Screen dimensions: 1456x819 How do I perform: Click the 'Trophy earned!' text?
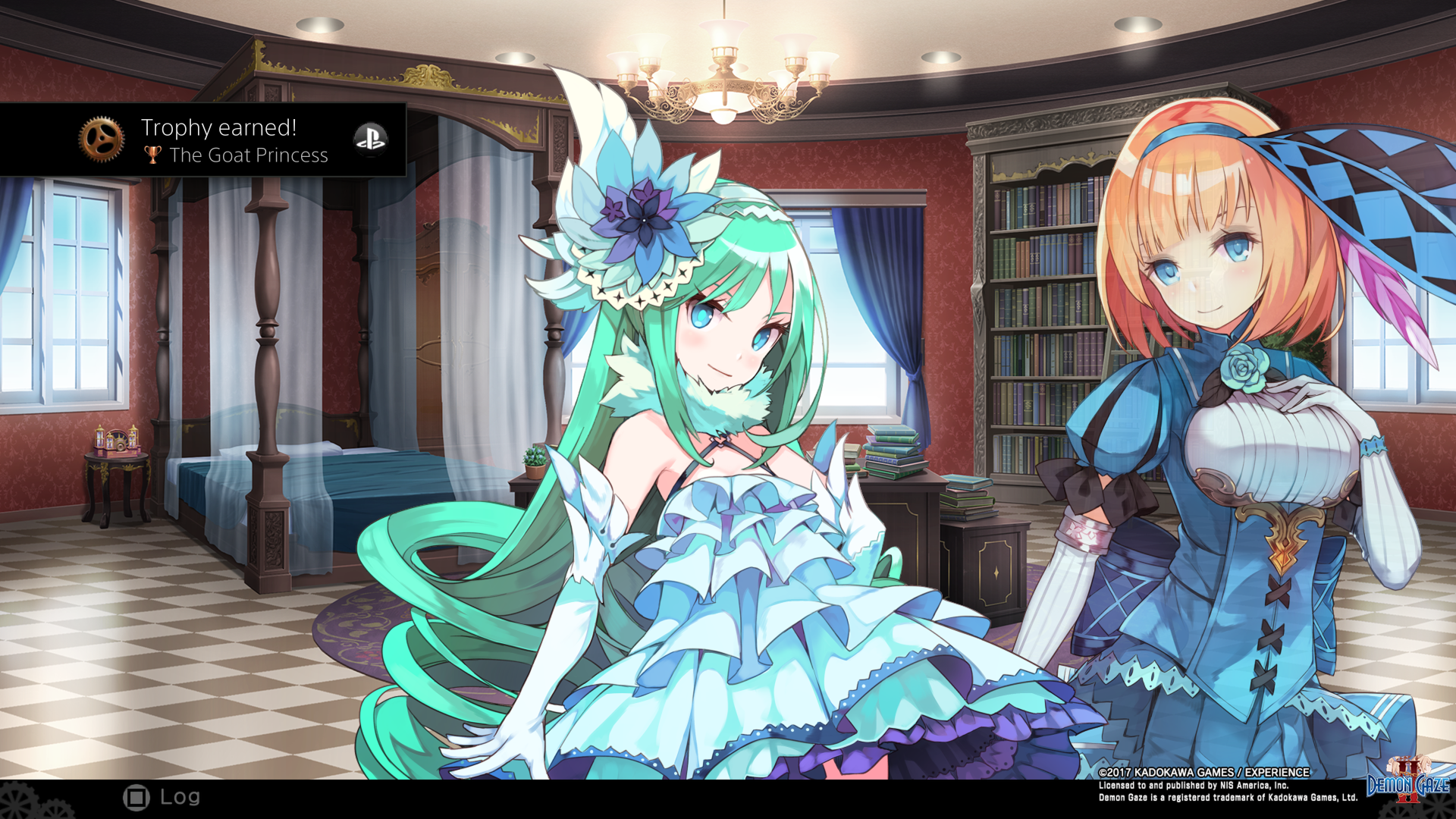tap(219, 127)
